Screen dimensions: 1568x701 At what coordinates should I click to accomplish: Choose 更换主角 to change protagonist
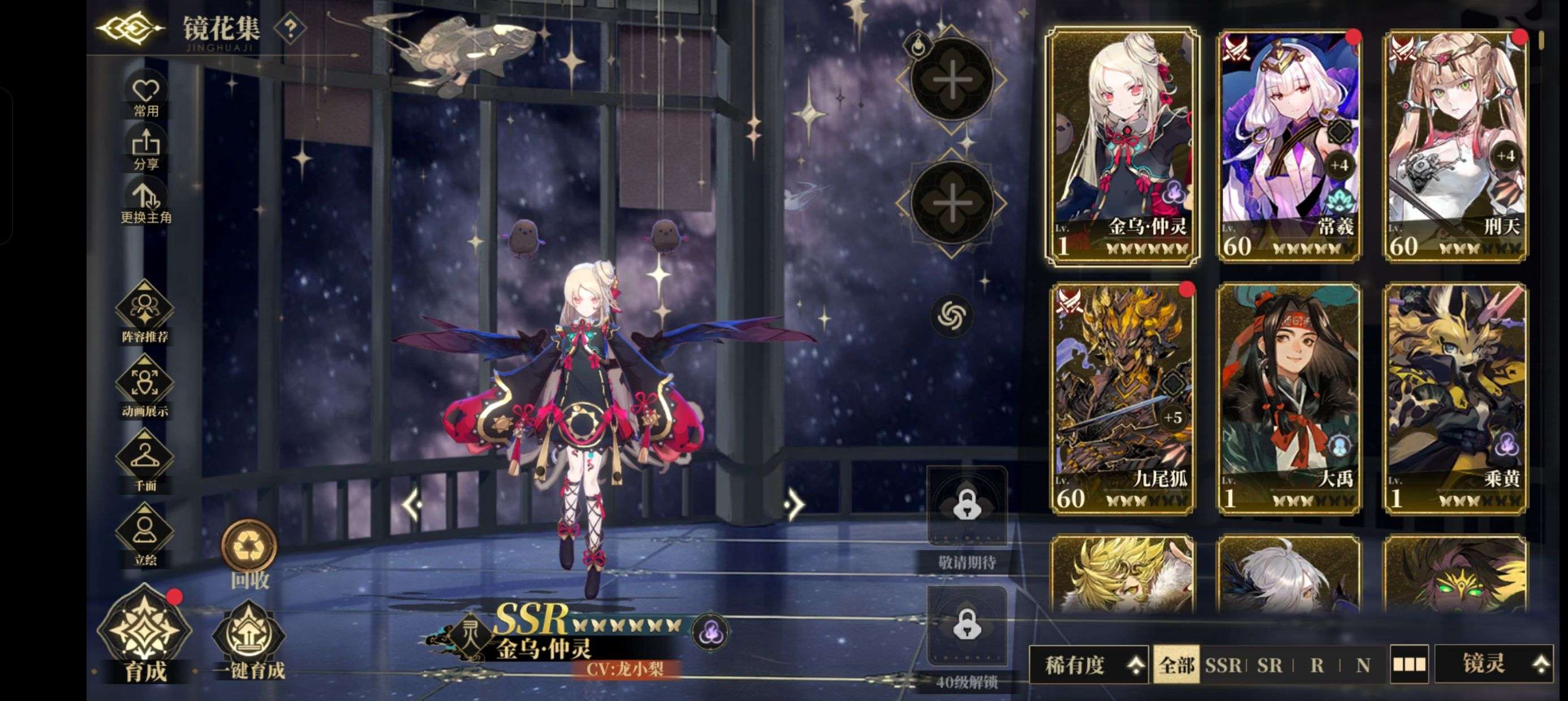[x=145, y=202]
